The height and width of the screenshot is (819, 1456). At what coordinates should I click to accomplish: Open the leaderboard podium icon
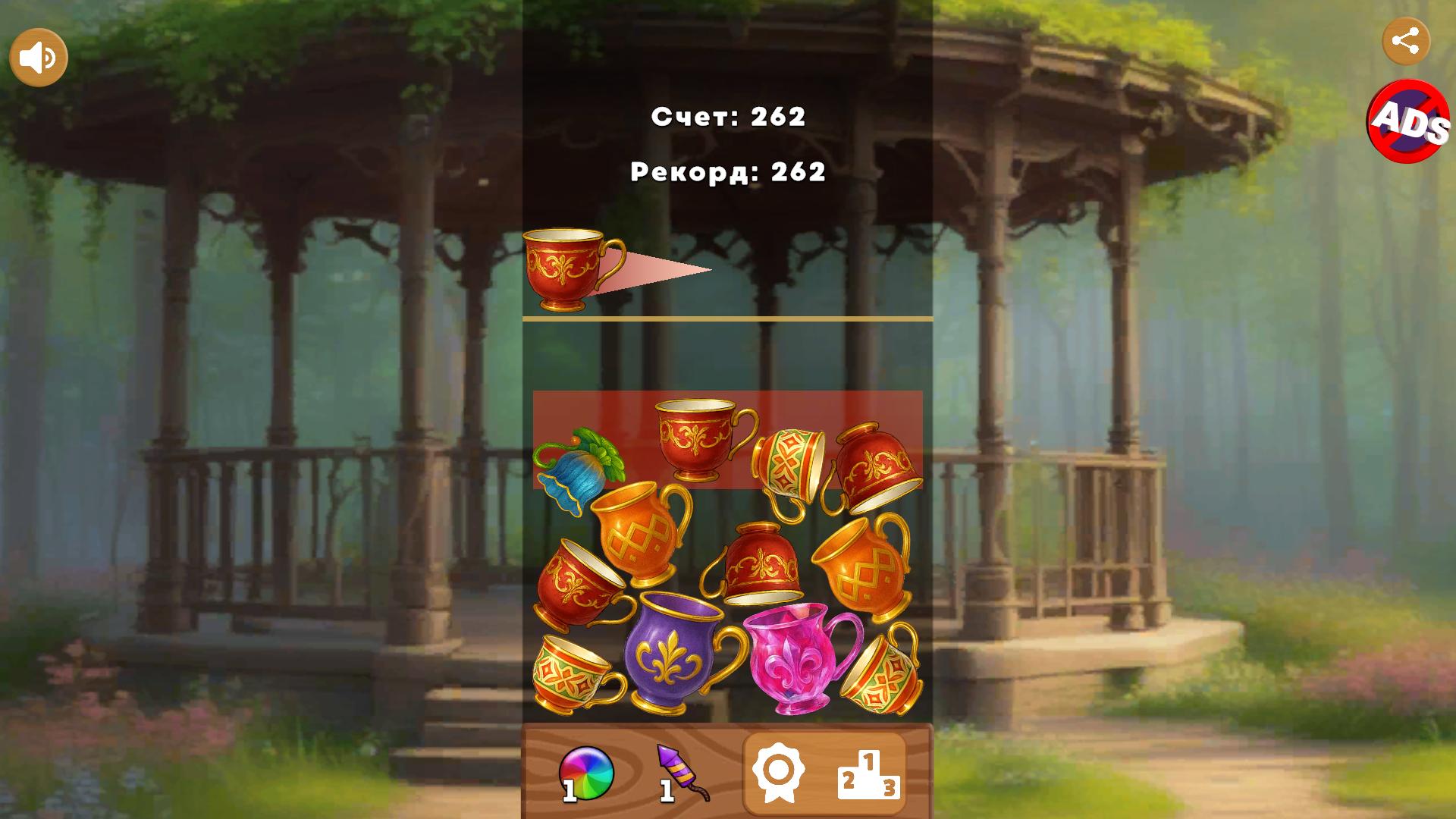tap(868, 773)
